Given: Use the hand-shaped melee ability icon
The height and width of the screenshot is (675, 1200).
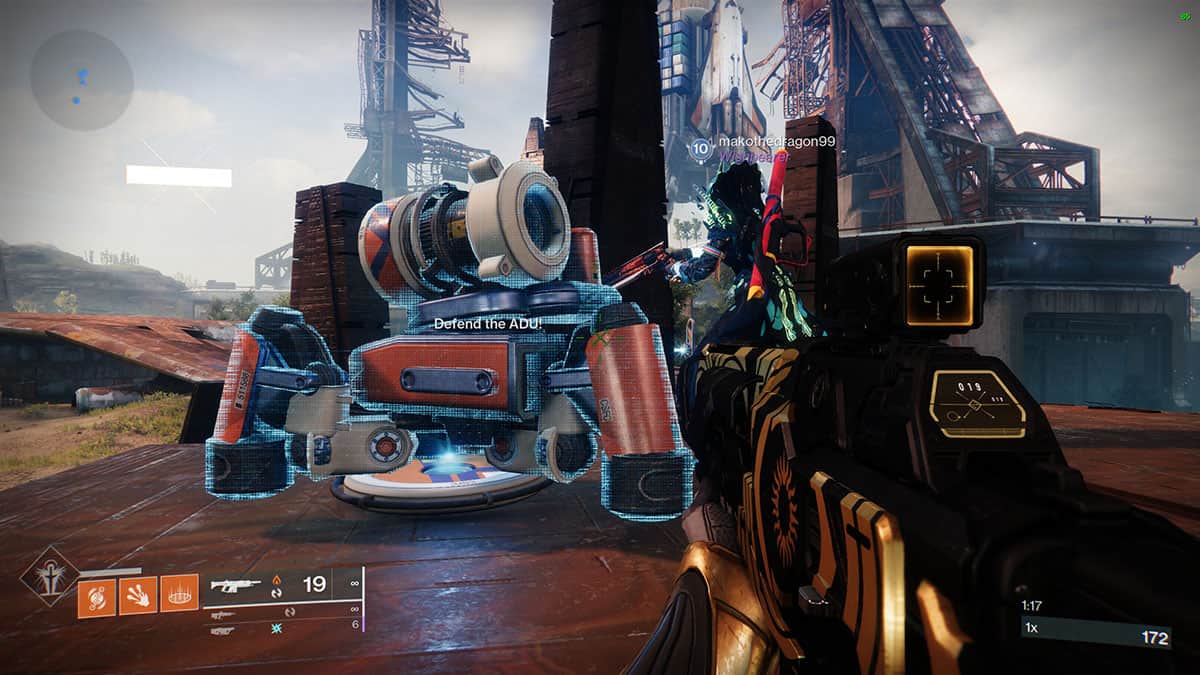Looking at the screenshot, I should point(138,598).
